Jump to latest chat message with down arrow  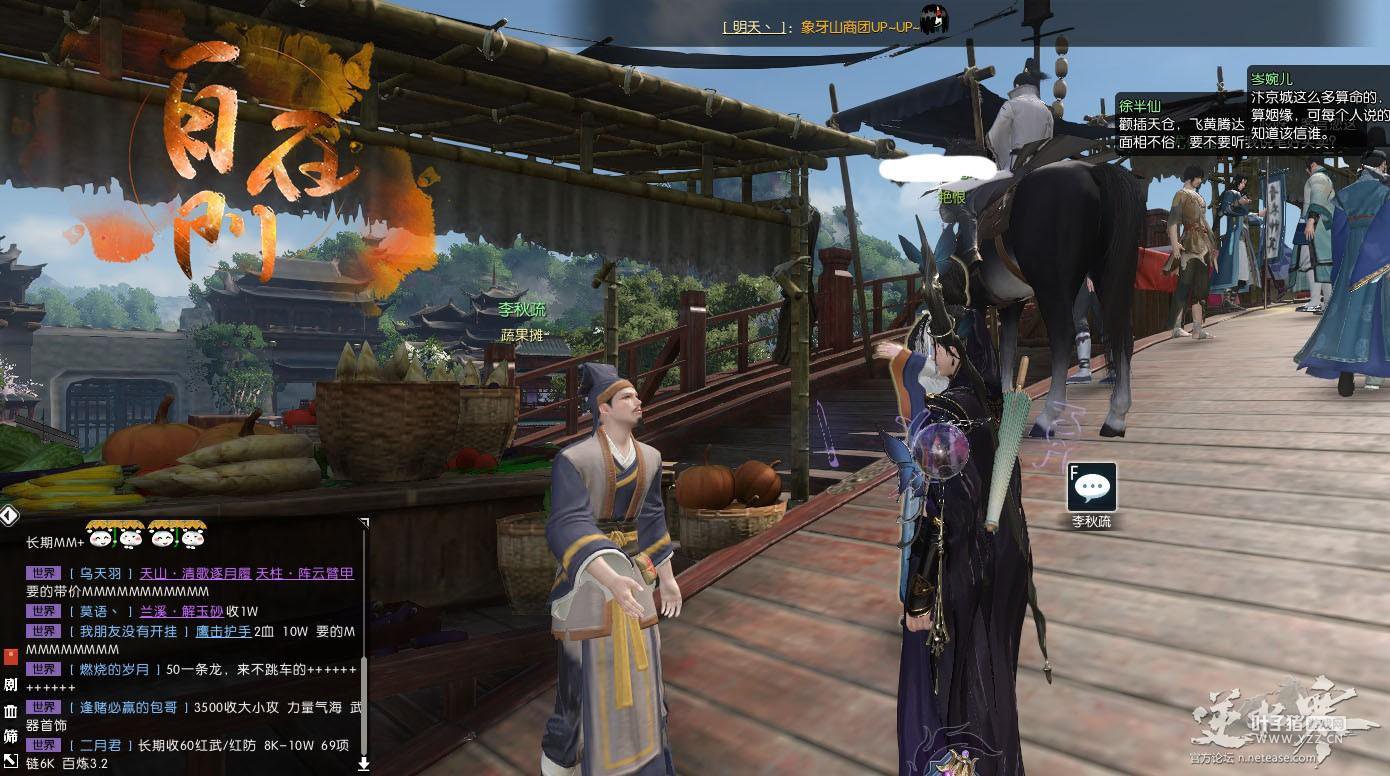[x=363, y=764]
